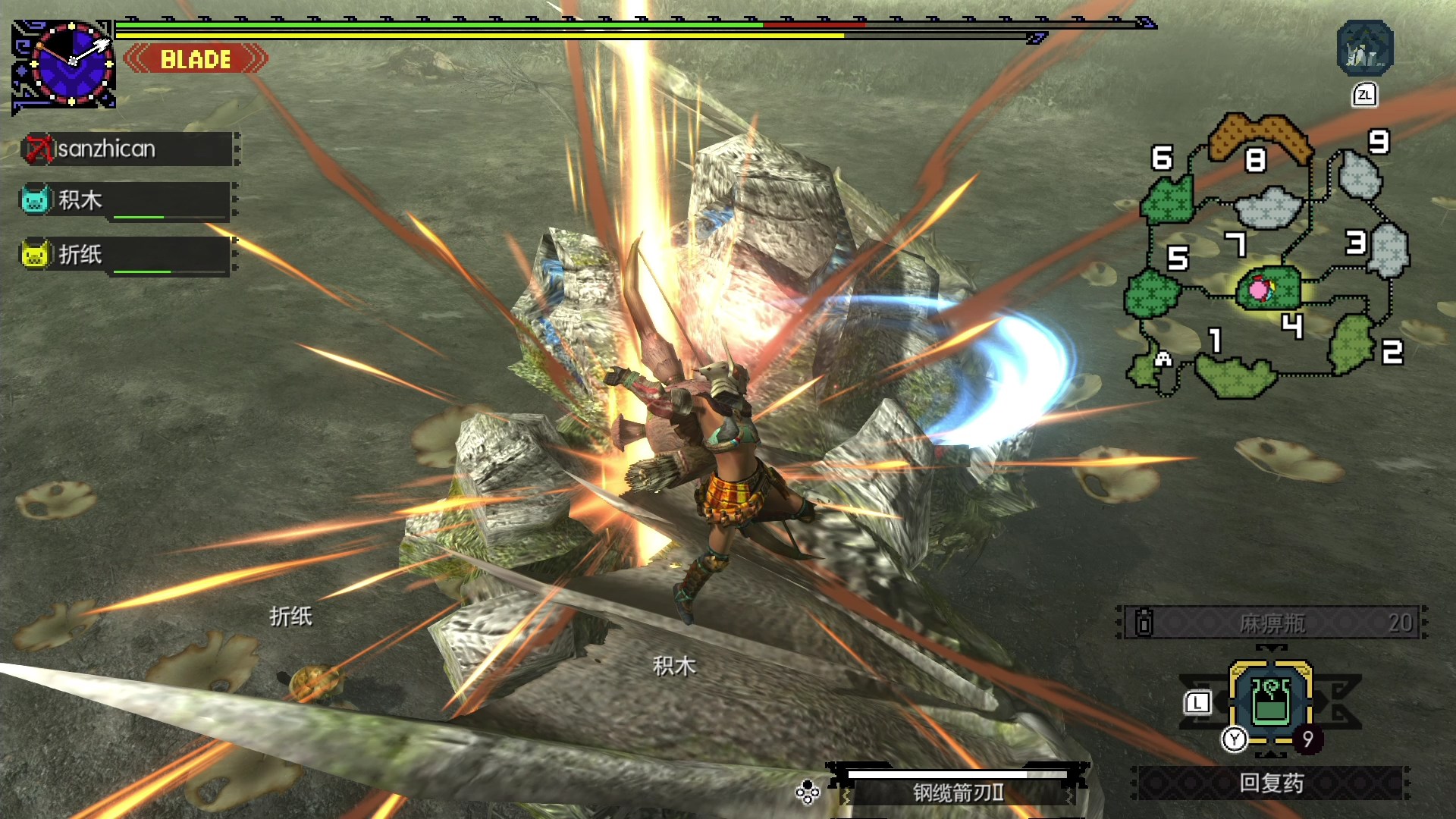This screenshot has width=1456, height=819.
Task: Select area 5 on the minimap
Action: pos(1150,292)
